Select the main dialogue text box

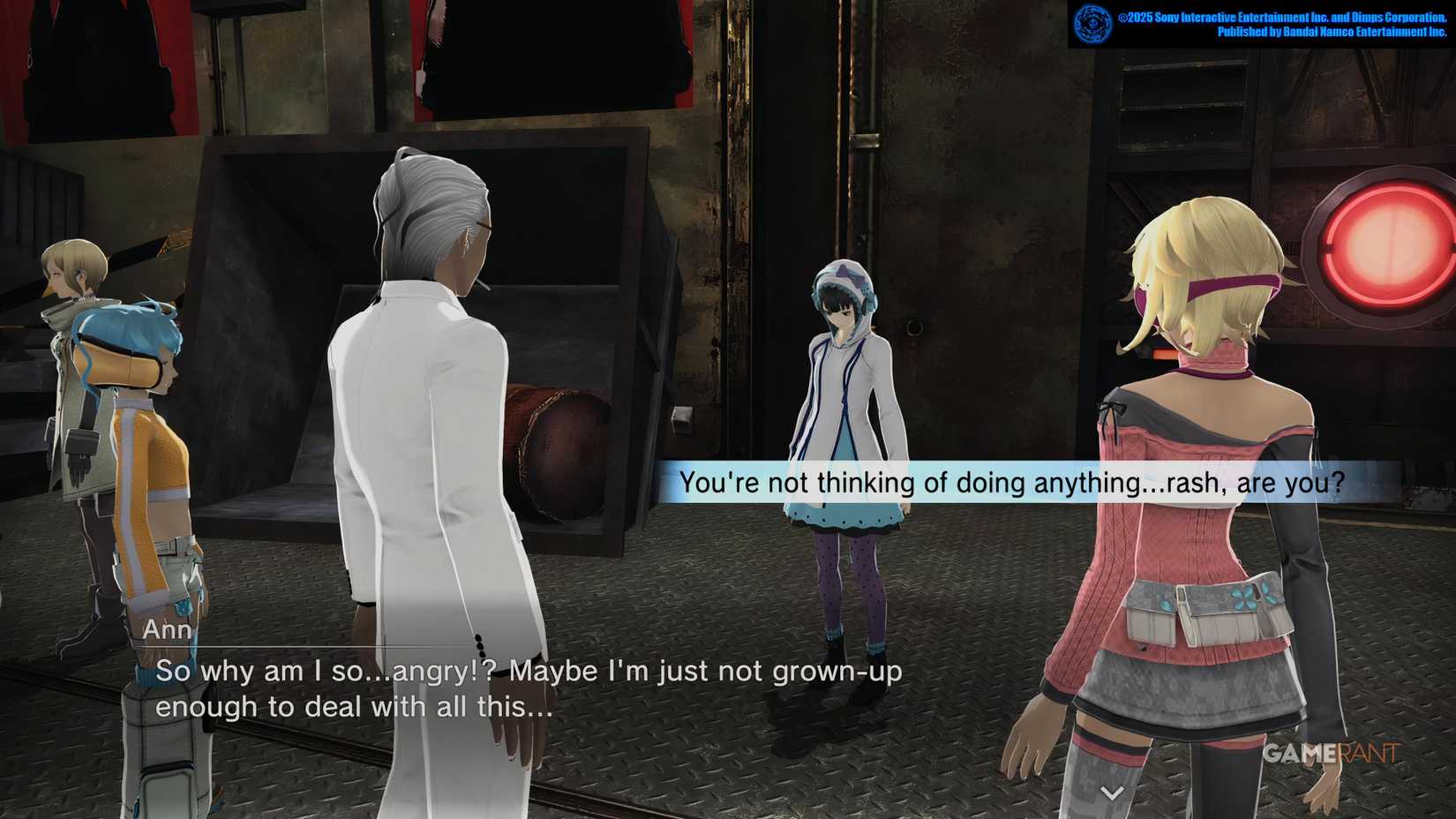coord(529,688)
